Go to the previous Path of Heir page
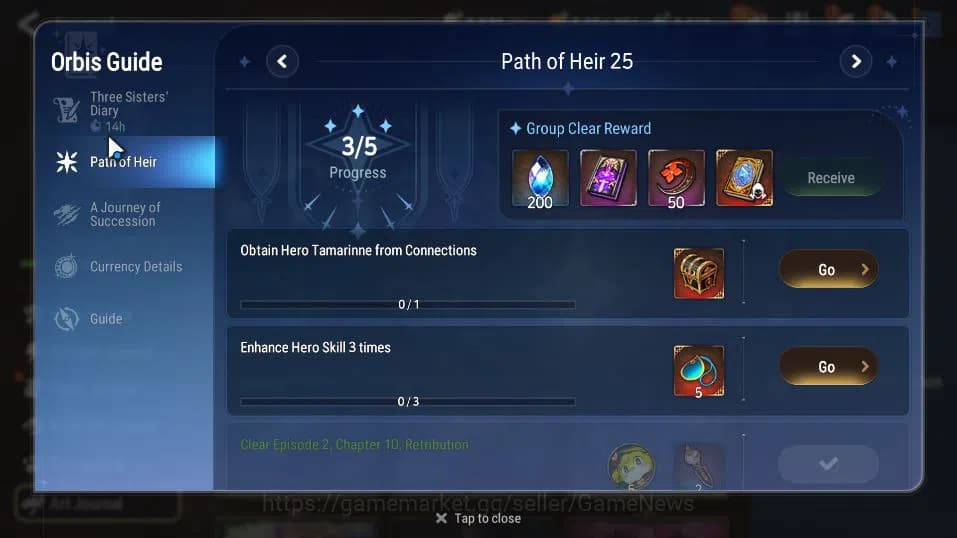Image resolution: width=957 pixels, height=538 pixels. (282, 62)
